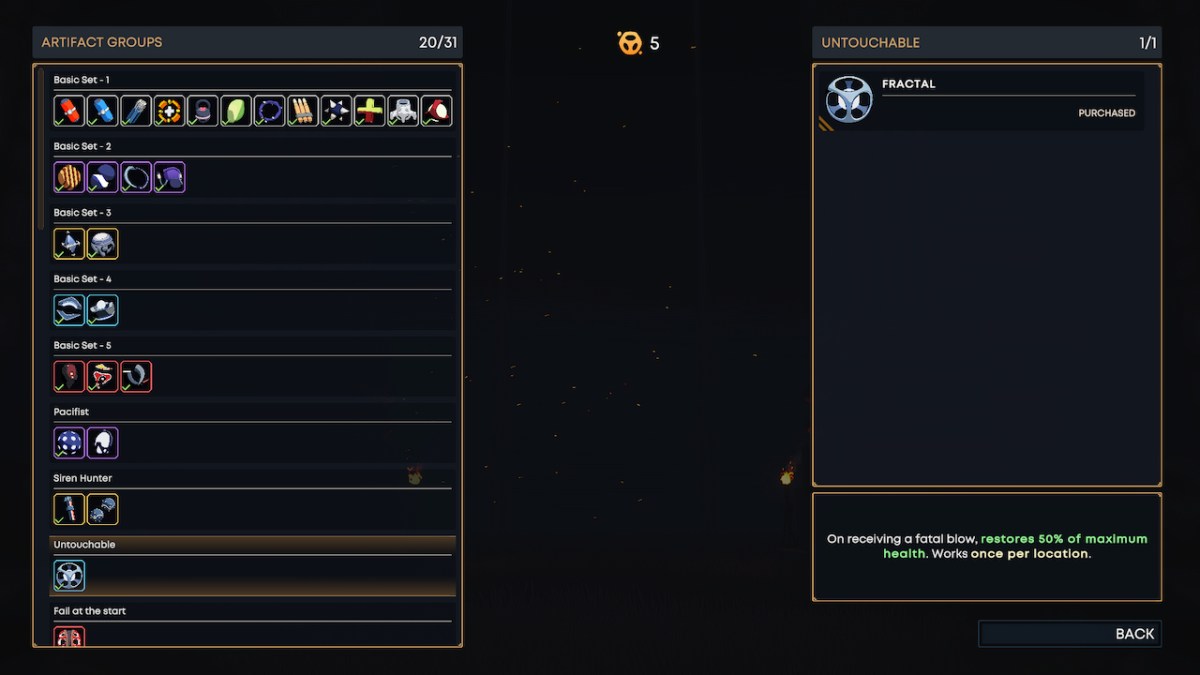
Task: Pick the blue polka-dot ball artifact
Action: pos(69,443)
